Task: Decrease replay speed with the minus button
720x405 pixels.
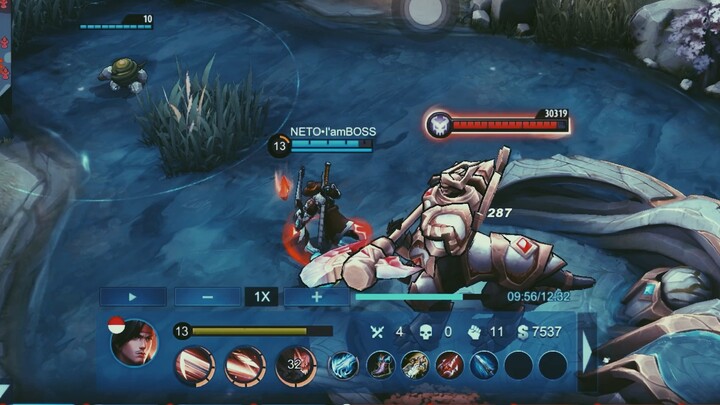Action: click(207, 296)
